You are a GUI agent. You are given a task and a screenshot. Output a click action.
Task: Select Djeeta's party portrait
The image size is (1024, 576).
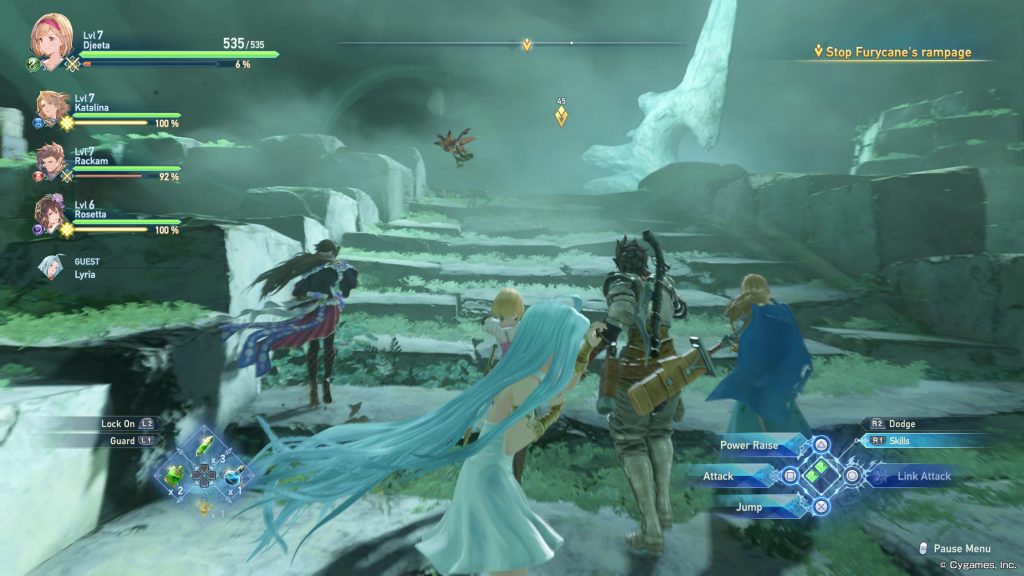[x=49, y=37]
